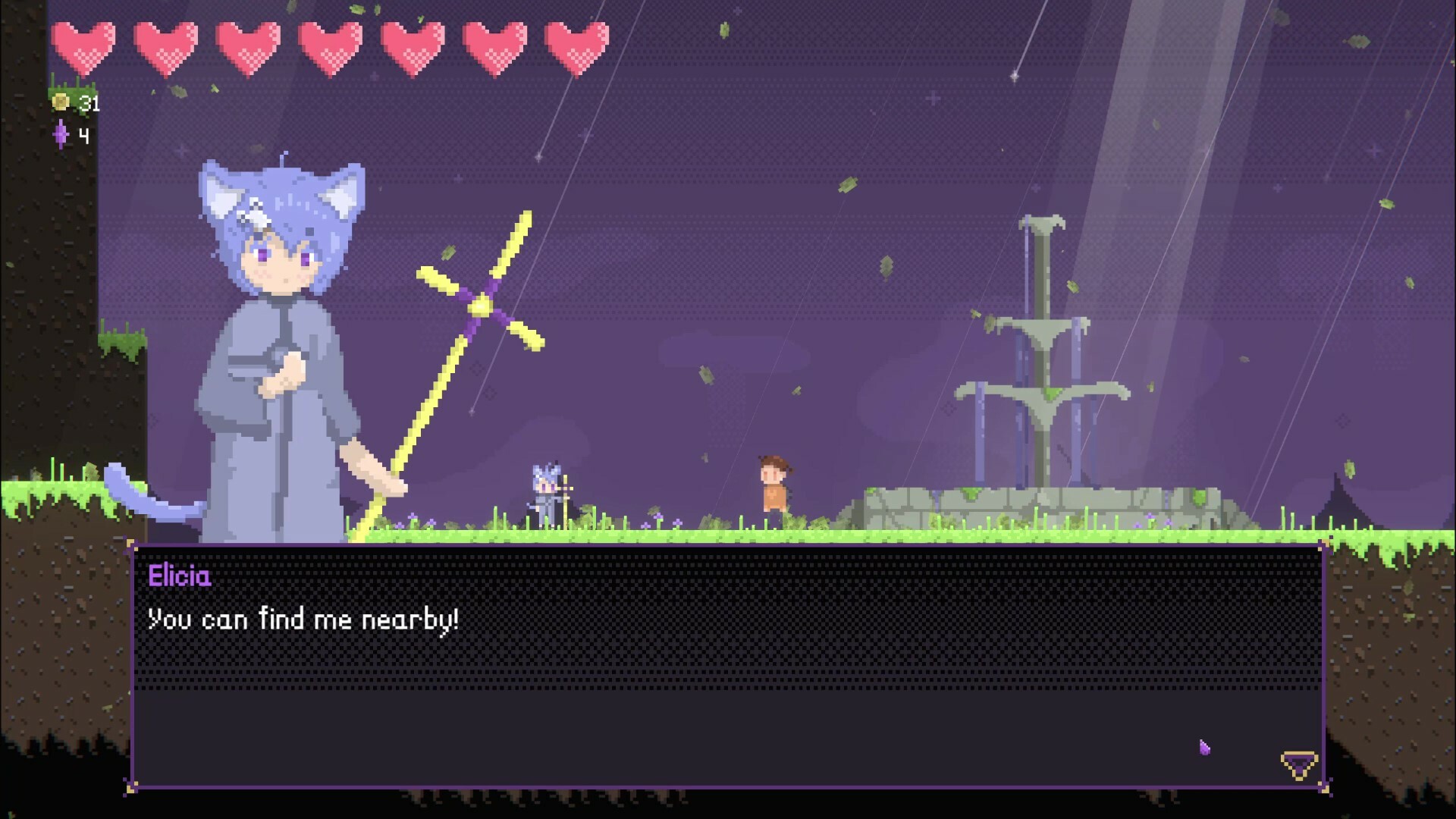Click the last heart on the right

575,45
